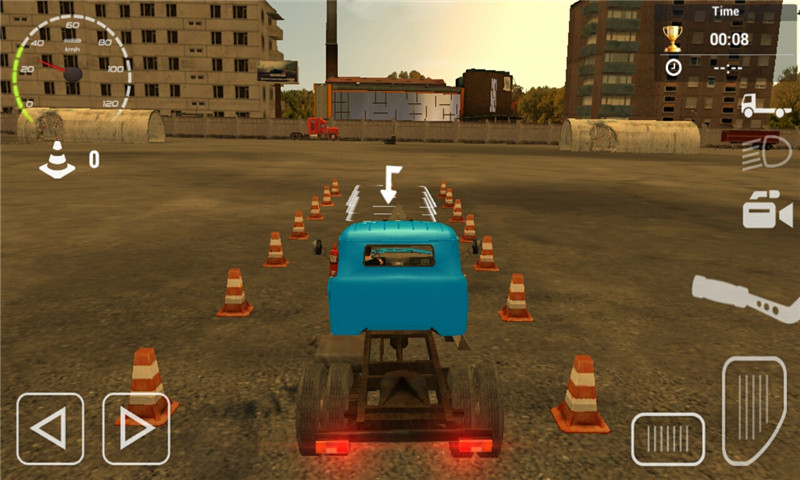Shift the gear lever
The image size is (800, 480).
coord(744,297)
